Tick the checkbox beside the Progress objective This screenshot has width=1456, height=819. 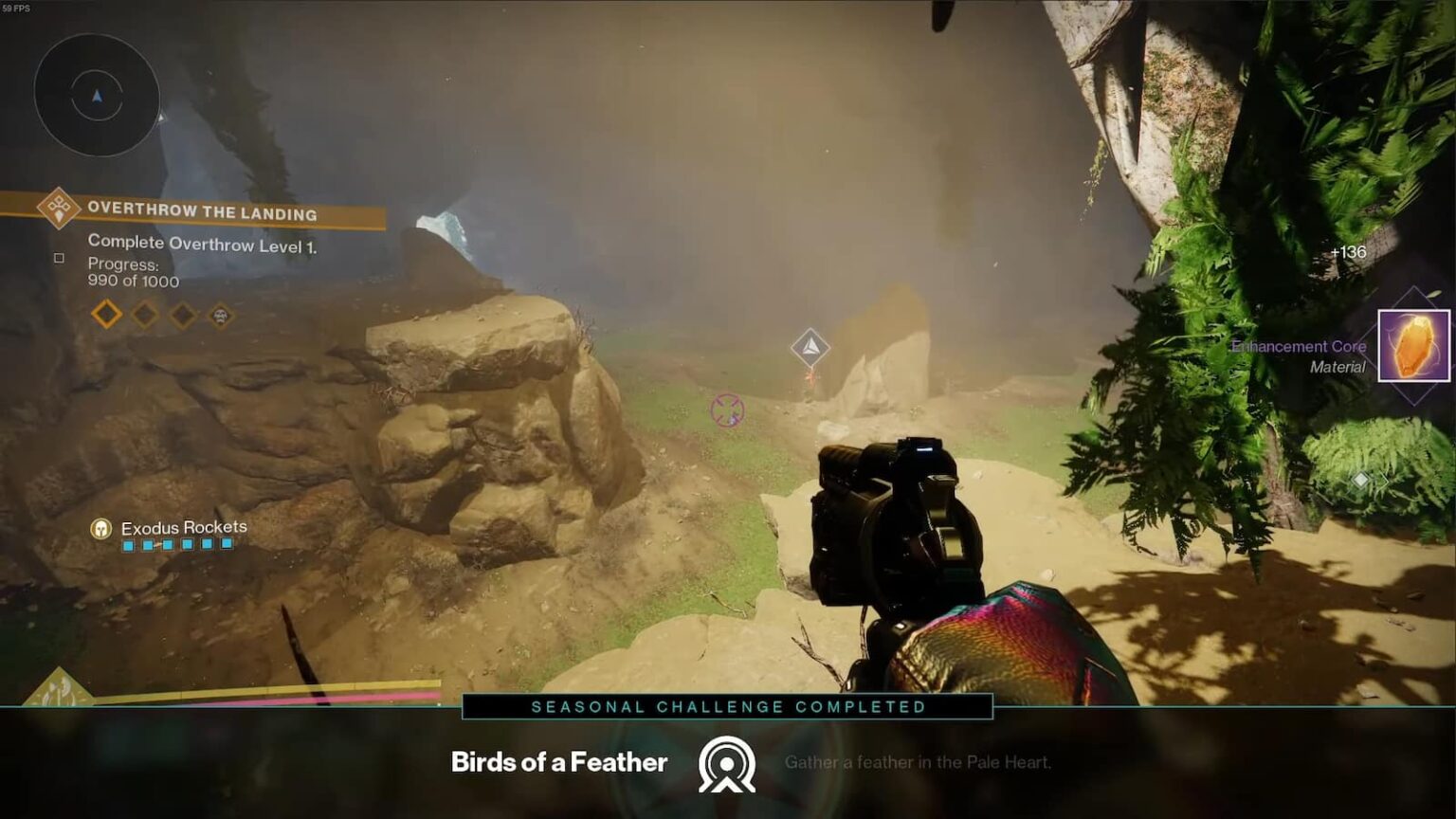pyautogui.click(x=59, y=257)
